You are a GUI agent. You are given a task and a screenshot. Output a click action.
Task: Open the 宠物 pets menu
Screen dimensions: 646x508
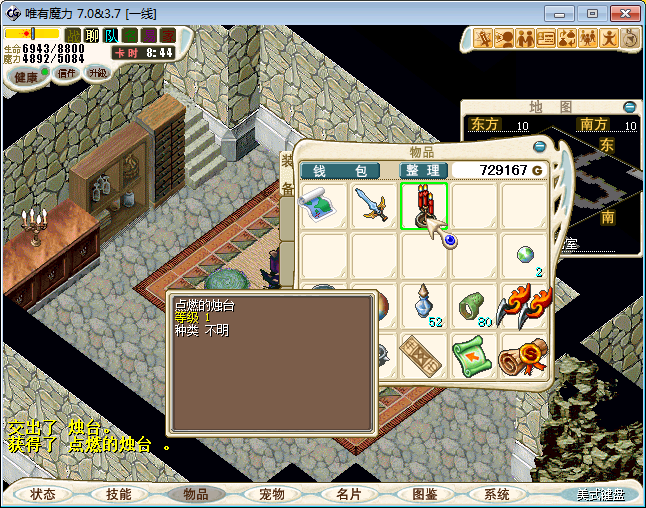[271, 494]
